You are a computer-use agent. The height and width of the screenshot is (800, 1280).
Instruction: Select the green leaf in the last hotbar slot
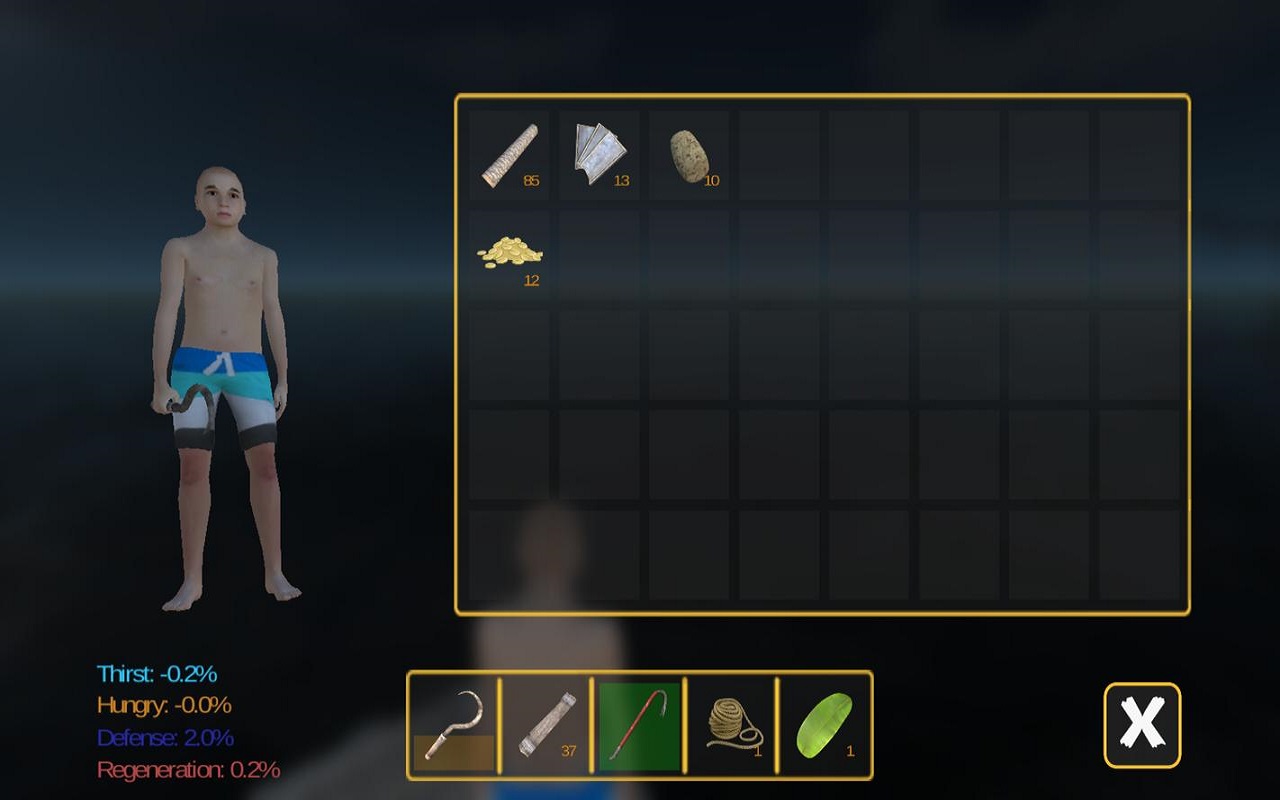[824, 722]
